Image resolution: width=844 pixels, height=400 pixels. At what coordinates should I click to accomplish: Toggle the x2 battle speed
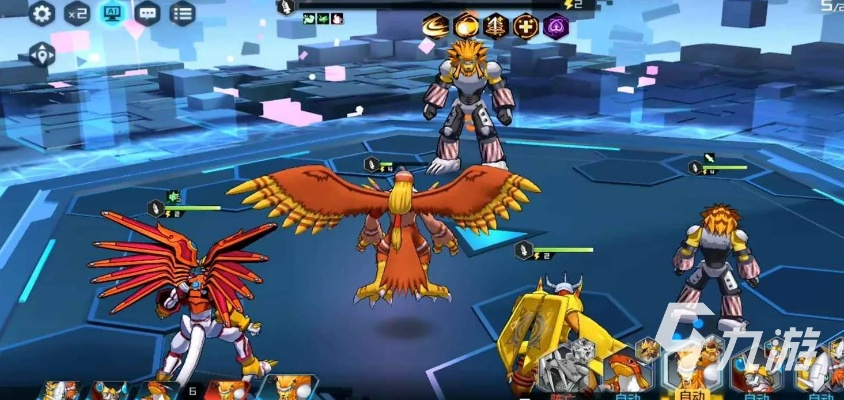77,13
